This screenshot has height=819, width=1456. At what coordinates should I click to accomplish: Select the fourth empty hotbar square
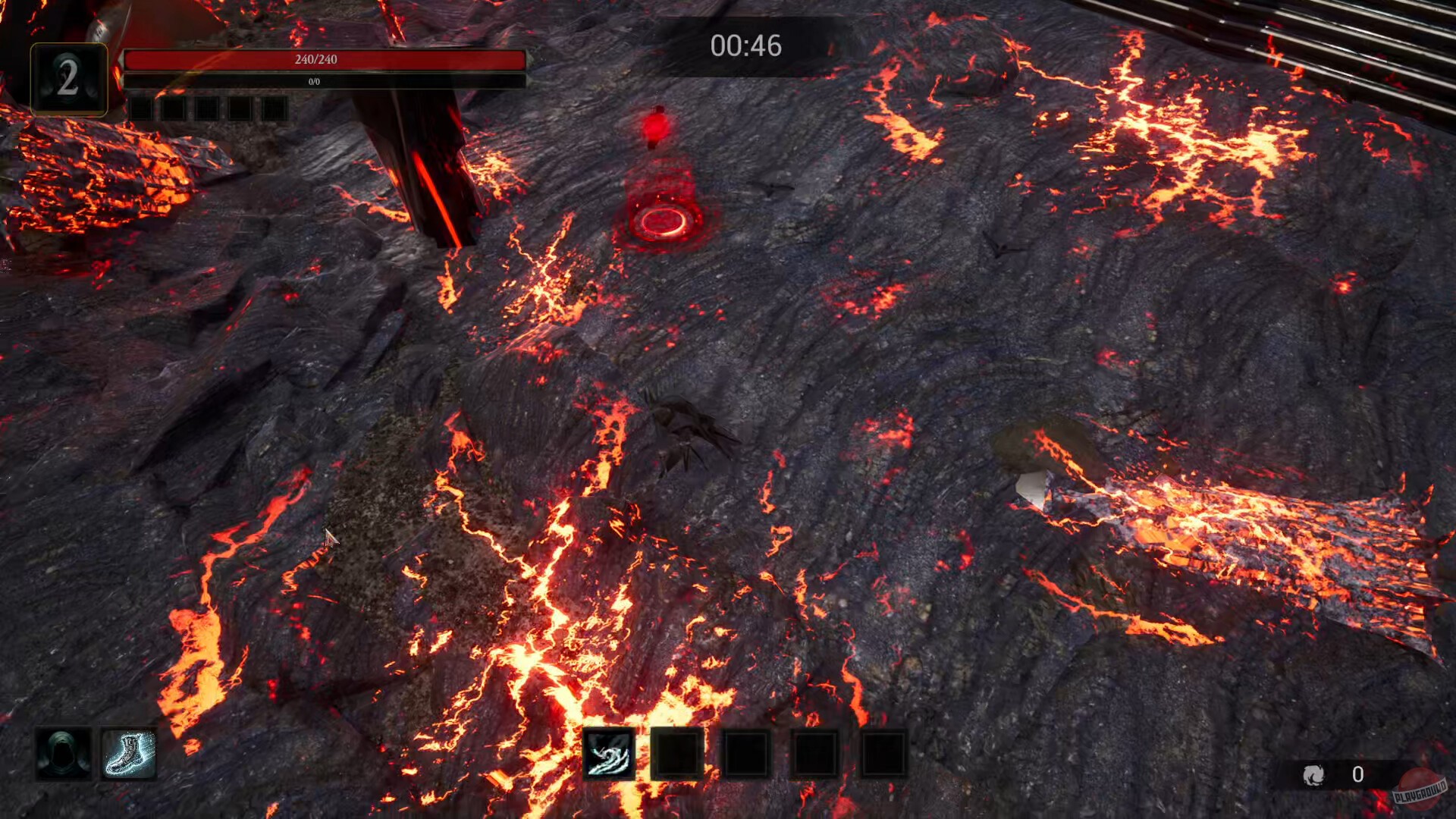point(815,755)
